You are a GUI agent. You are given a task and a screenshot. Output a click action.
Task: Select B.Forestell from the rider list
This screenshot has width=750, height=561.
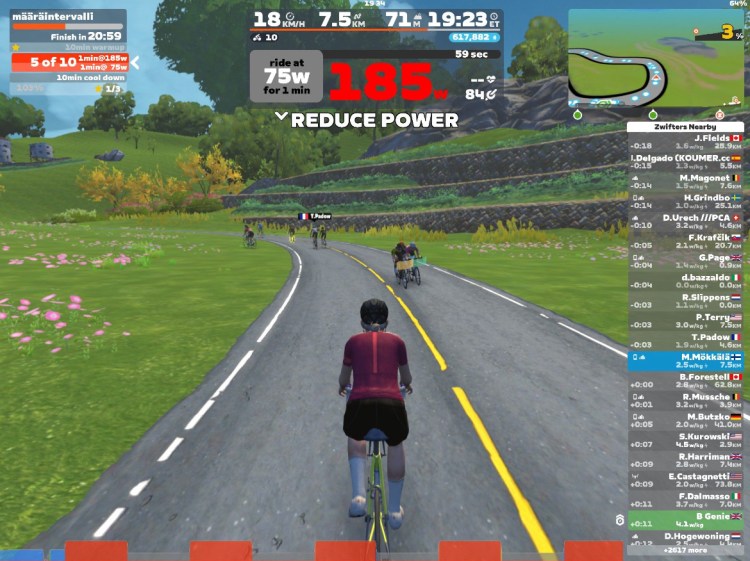click(x=686, y=380)
